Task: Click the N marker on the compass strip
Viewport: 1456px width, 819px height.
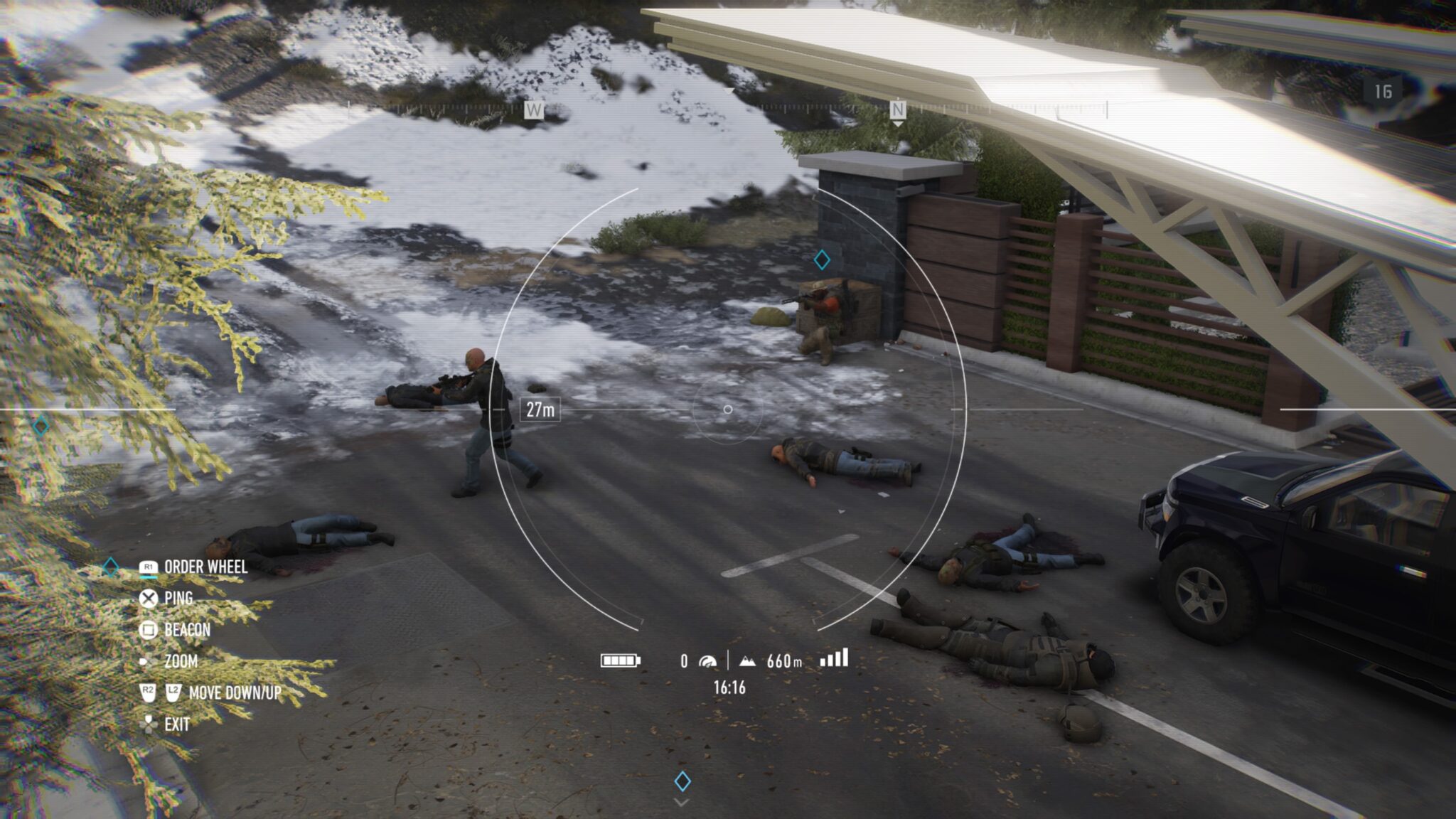Action: pos(897,109)
